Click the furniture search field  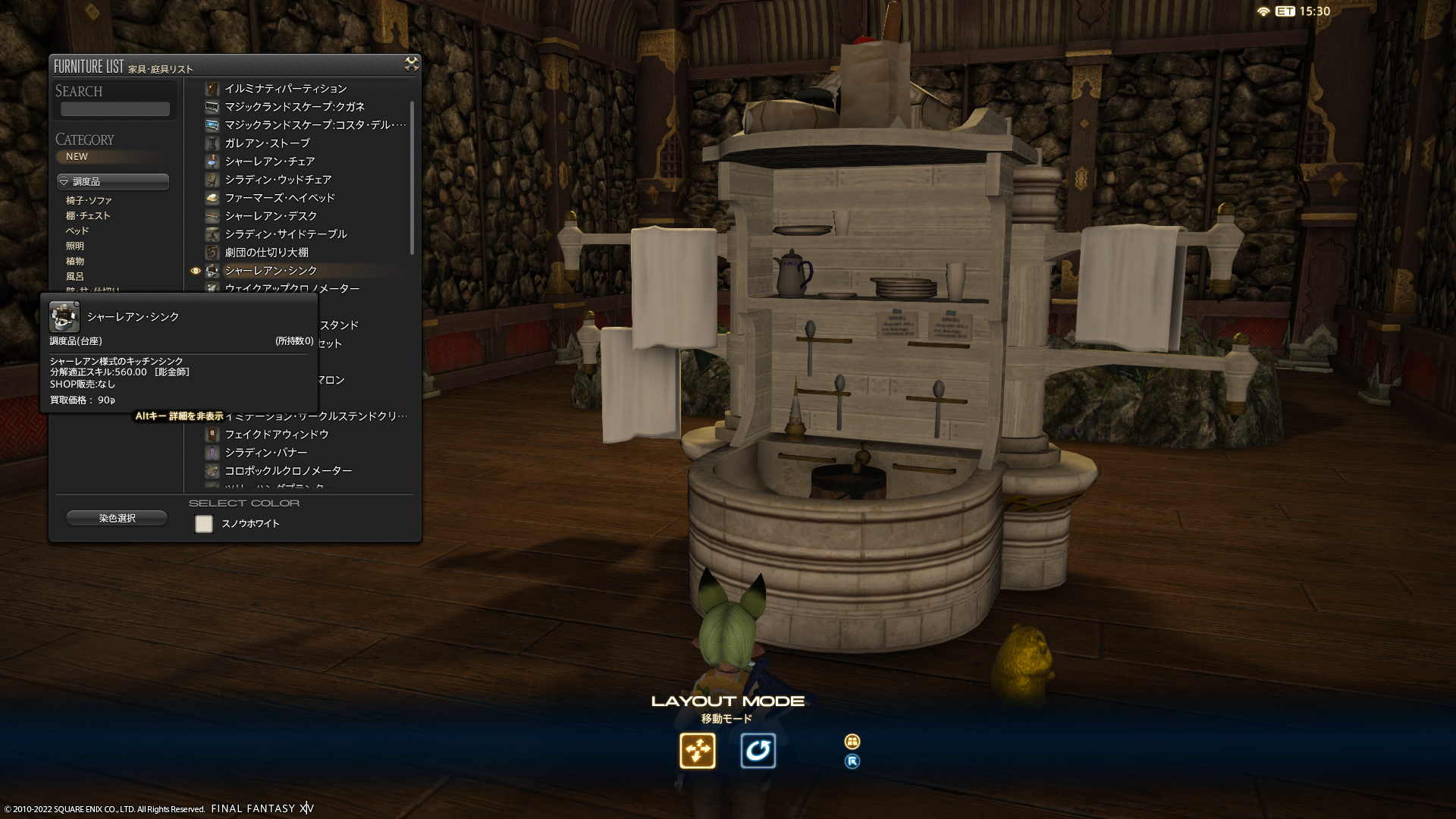(x=115, y=109)
